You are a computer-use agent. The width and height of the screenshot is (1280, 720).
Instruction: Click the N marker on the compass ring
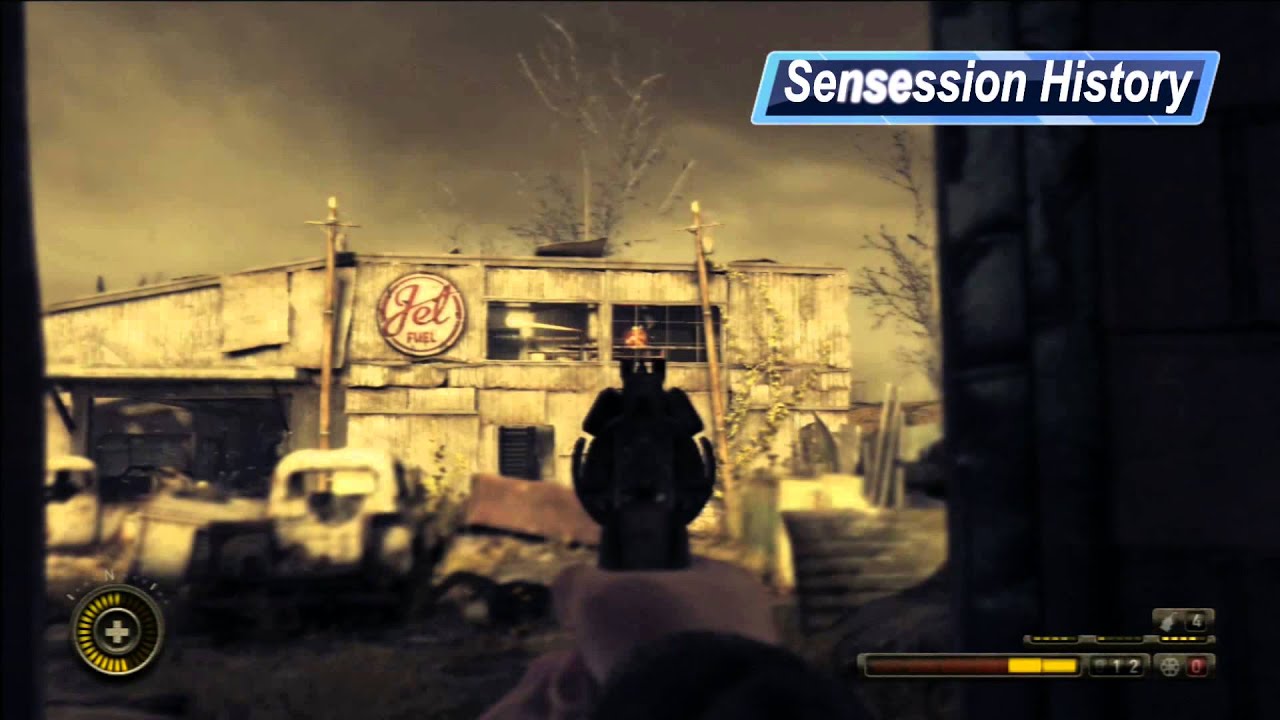(109, 574)
